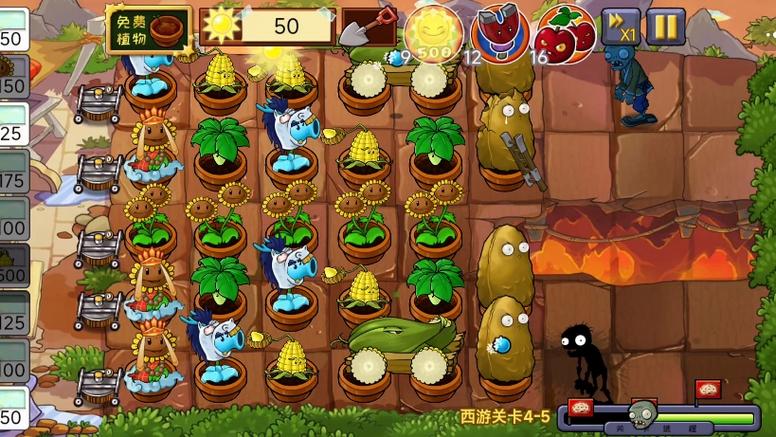Viewport: 776px width, 437px height.
Task: Toggle the X1 game speed button
Action: click(620, 27)
